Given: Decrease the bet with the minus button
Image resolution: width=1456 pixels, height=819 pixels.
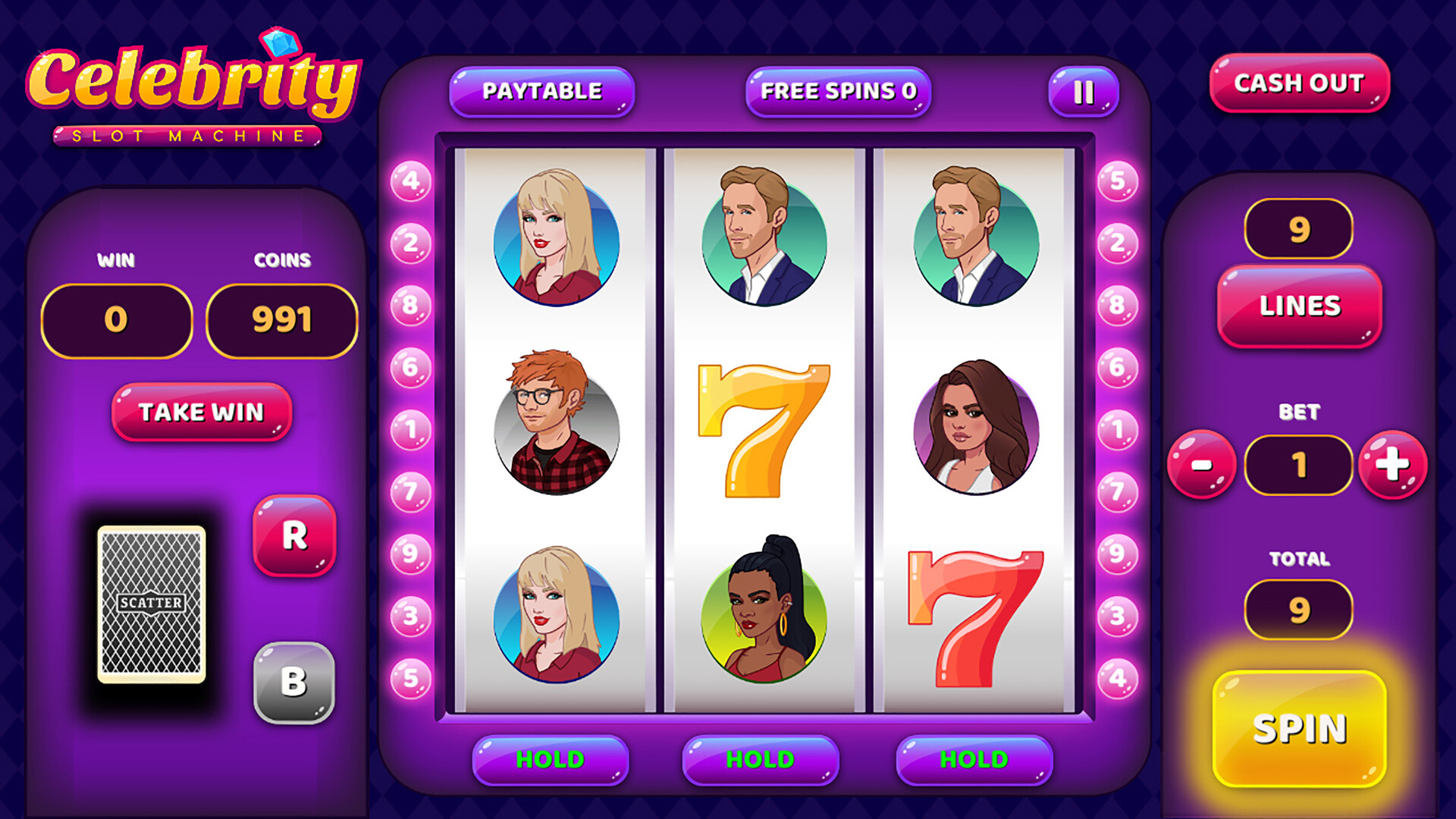Looking at the screenshot, I should pyautogui.click(x=1203, y=466).
